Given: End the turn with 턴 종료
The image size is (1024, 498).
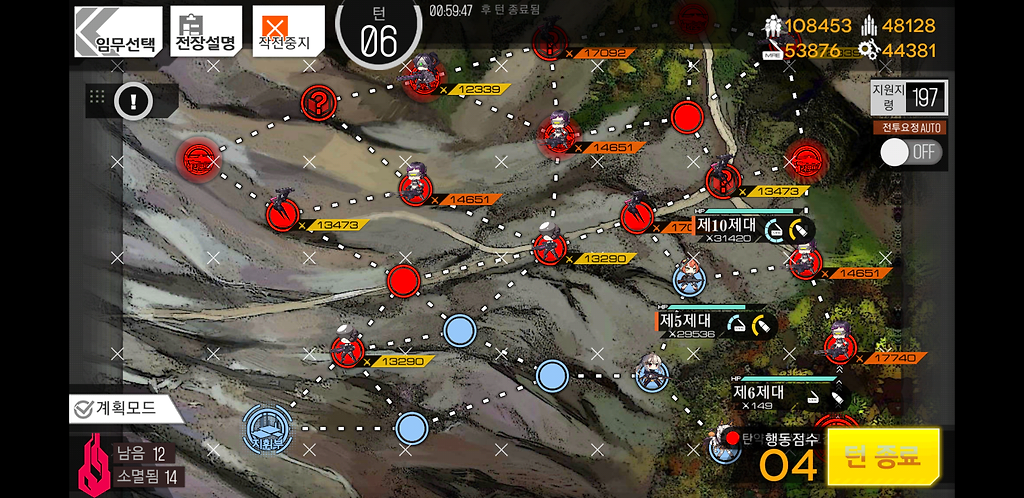Looking at the screenshot, I should pos(883,457).
